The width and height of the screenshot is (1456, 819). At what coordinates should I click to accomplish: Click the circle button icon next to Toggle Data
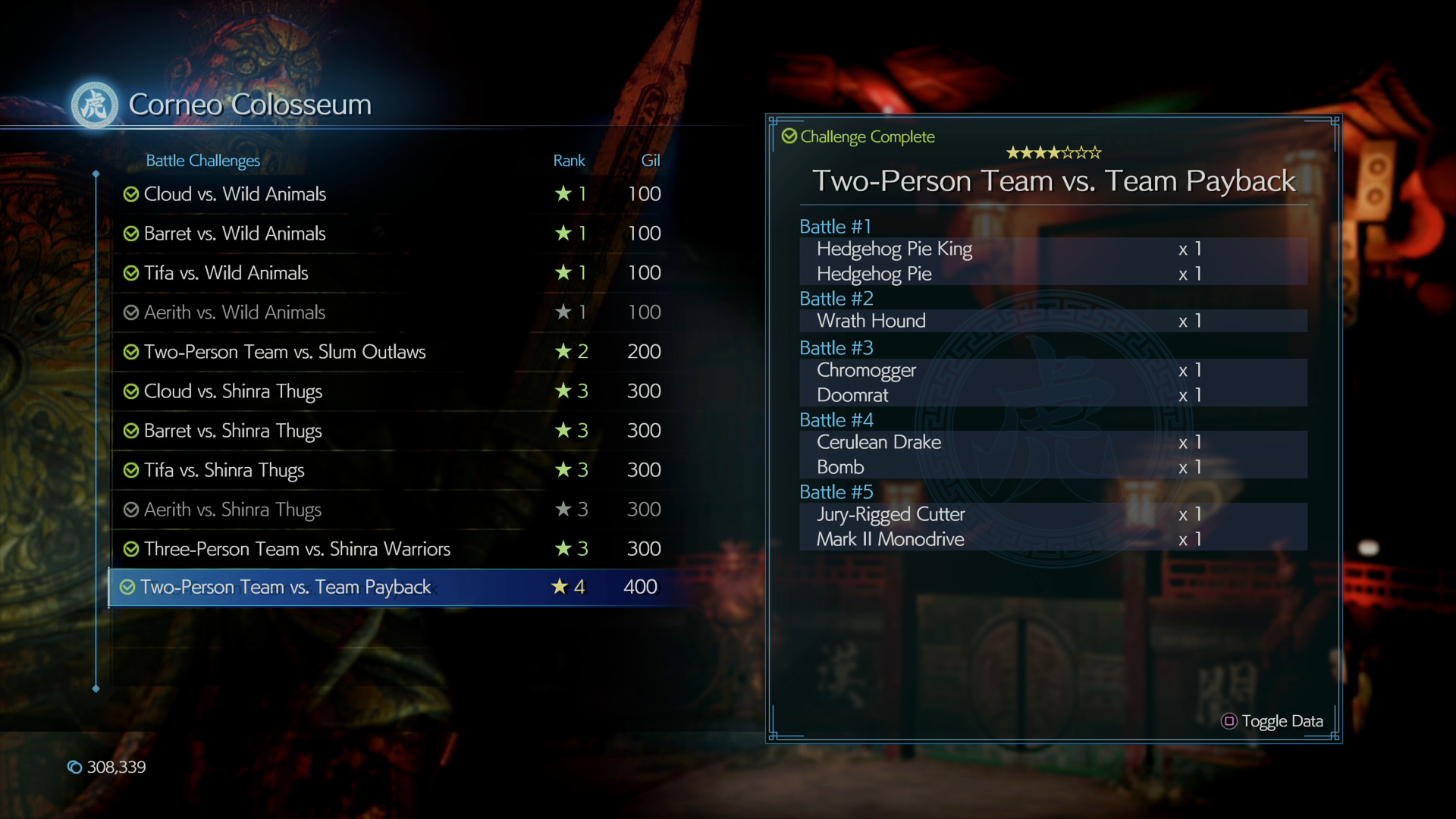(x=1229, y=722)
